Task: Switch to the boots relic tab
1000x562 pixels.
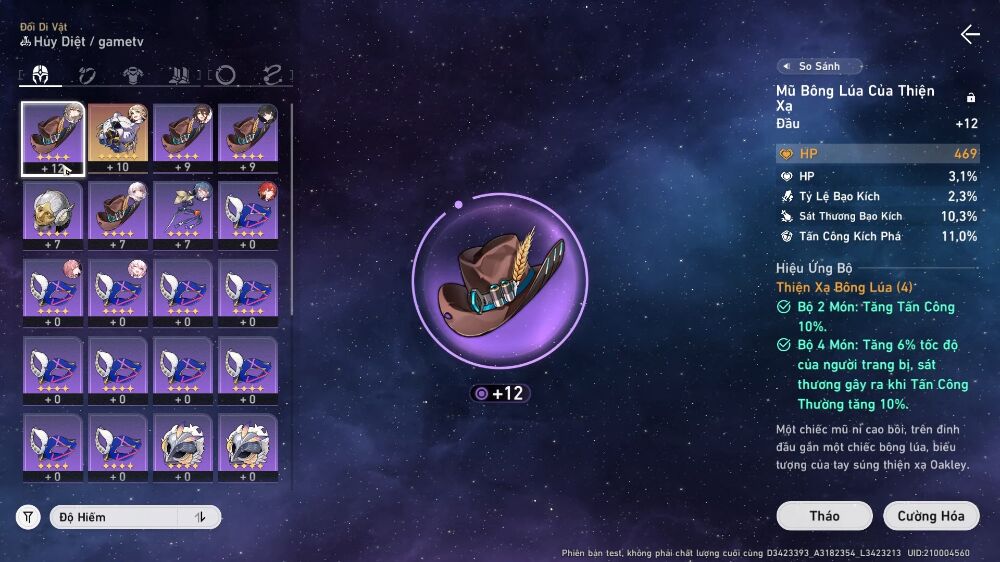Action: 179,75
